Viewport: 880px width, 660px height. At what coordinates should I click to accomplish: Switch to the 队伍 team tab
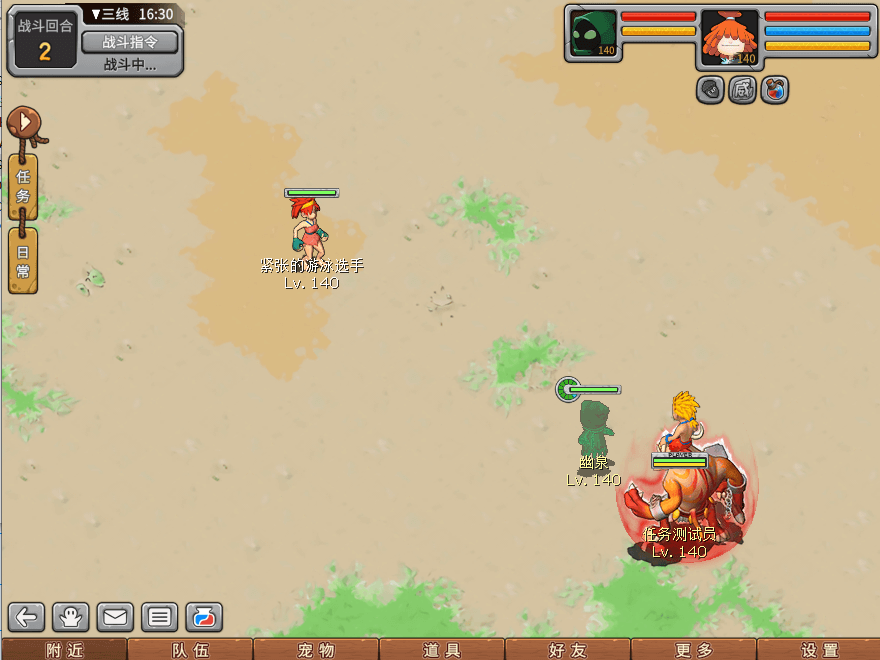tap(190, 650)
